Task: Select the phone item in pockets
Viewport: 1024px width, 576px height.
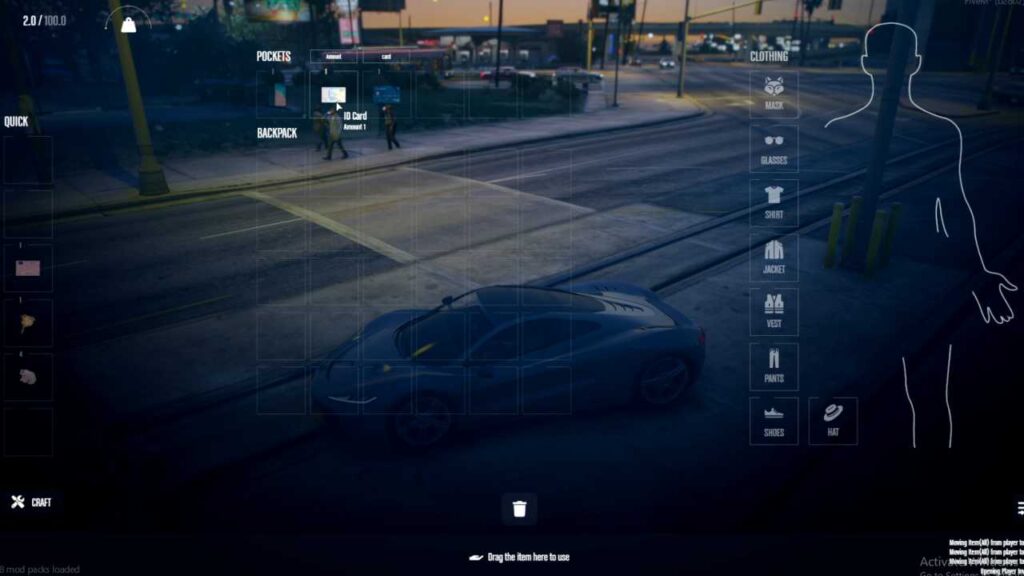Action: 281,95
